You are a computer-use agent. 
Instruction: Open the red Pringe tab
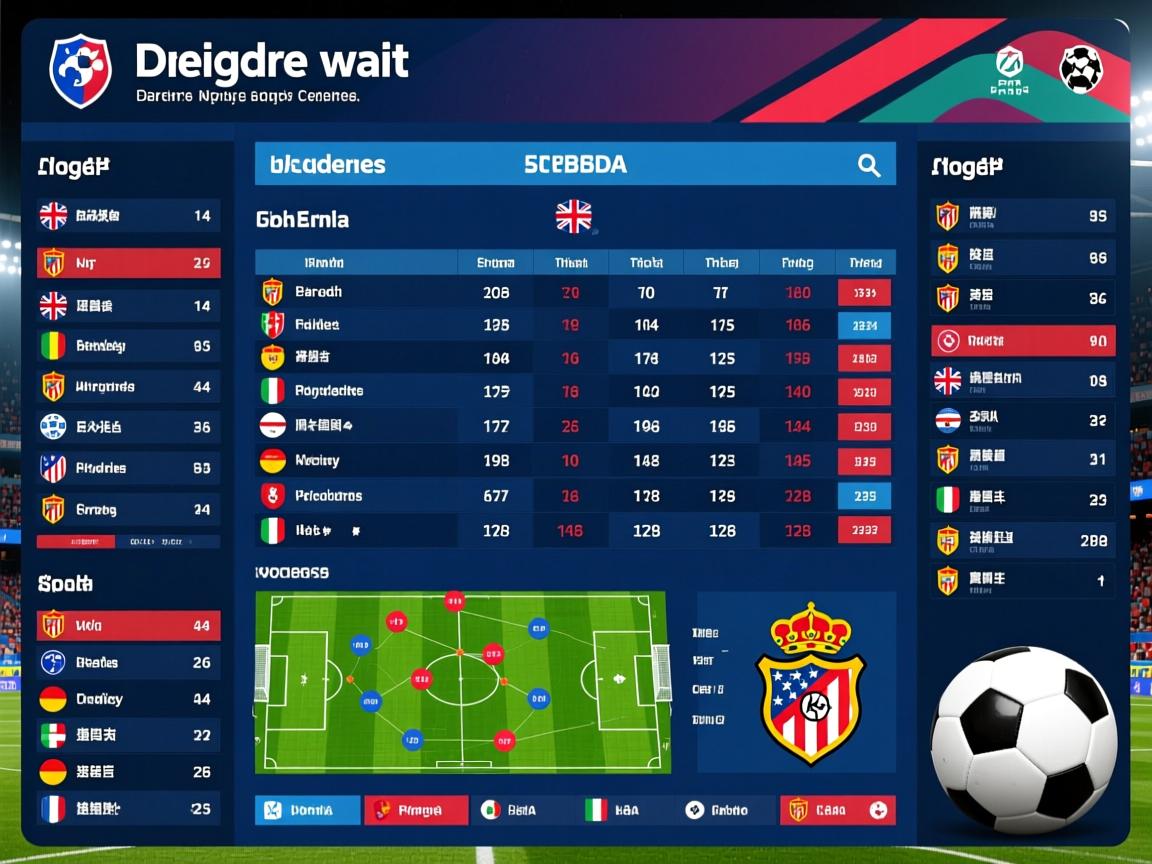pos(416,810)
